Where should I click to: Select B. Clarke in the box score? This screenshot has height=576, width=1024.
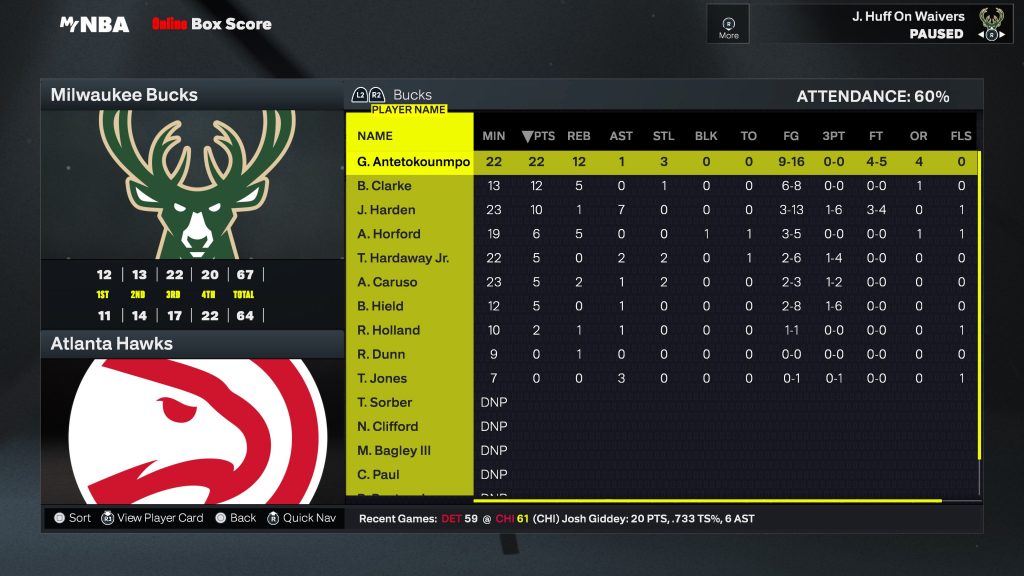(x=384, y=186)
